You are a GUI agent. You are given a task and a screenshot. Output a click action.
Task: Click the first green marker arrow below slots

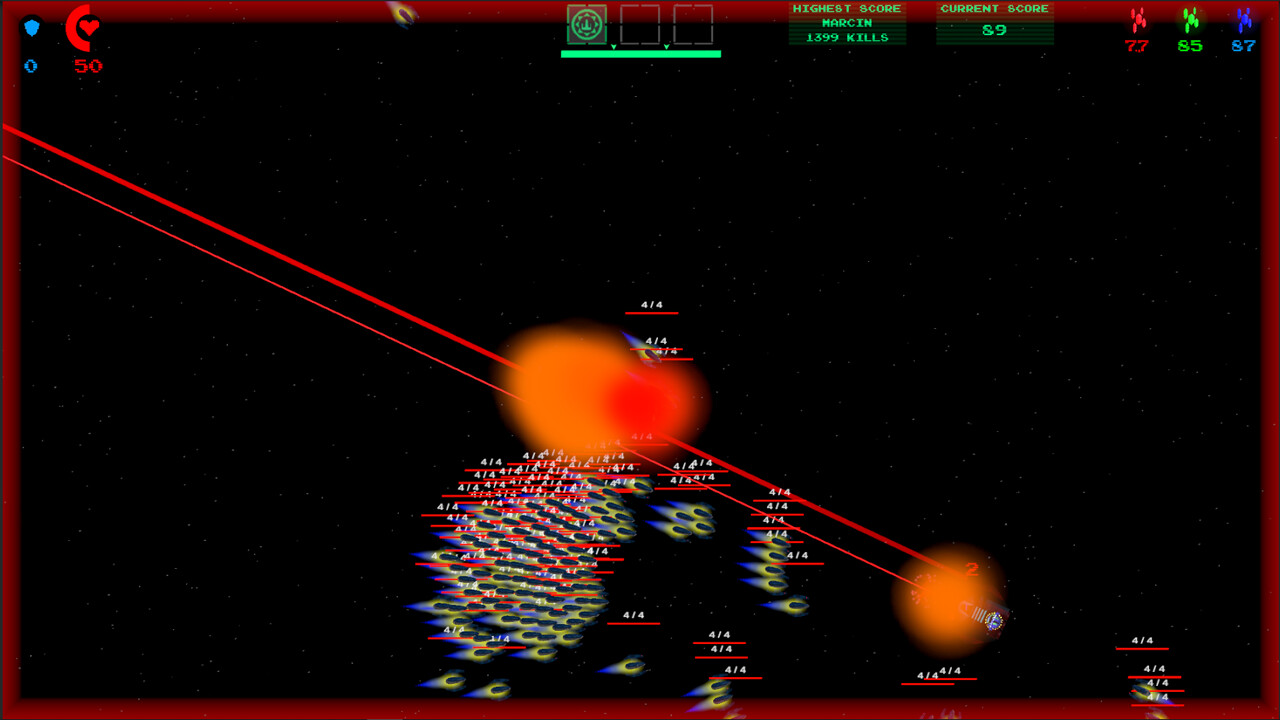(613, 47)
